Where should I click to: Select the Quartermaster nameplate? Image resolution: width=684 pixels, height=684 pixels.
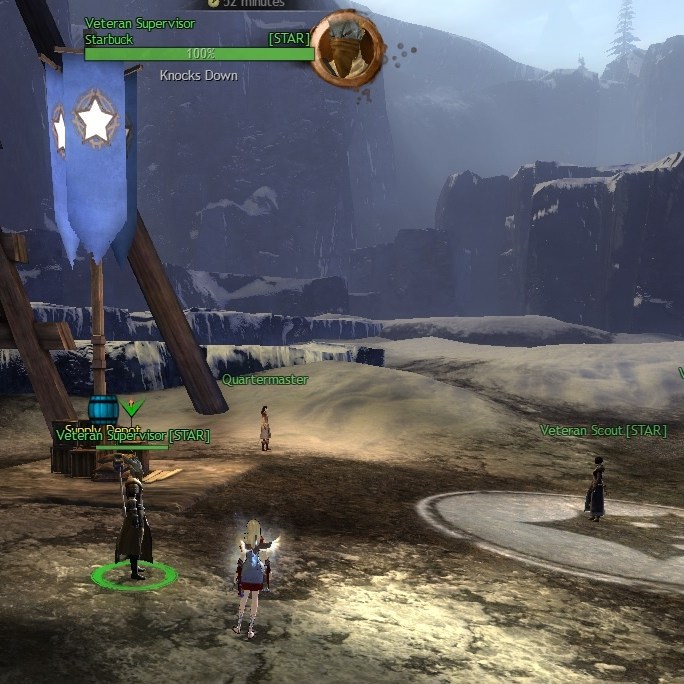[x=265, y=380]
